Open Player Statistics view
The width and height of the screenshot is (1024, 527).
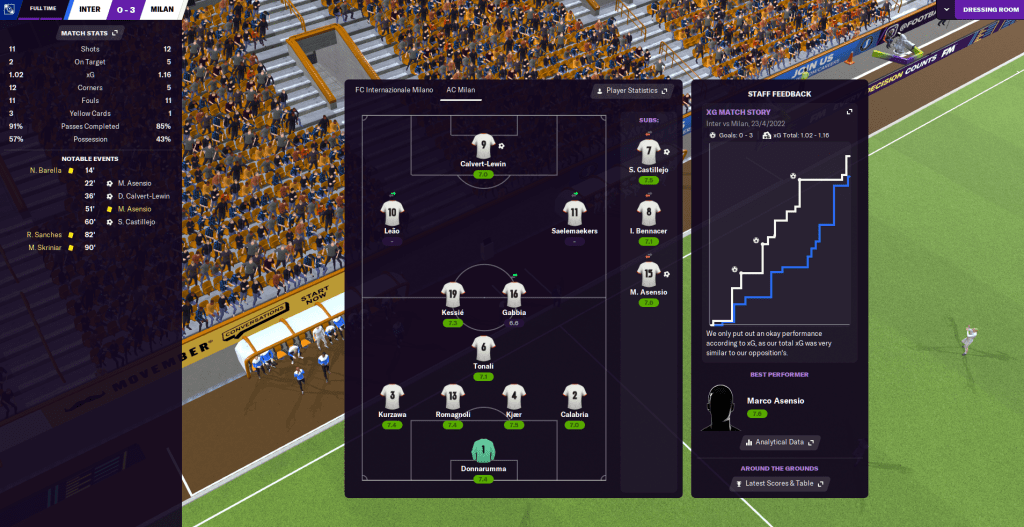coord(632,91)
